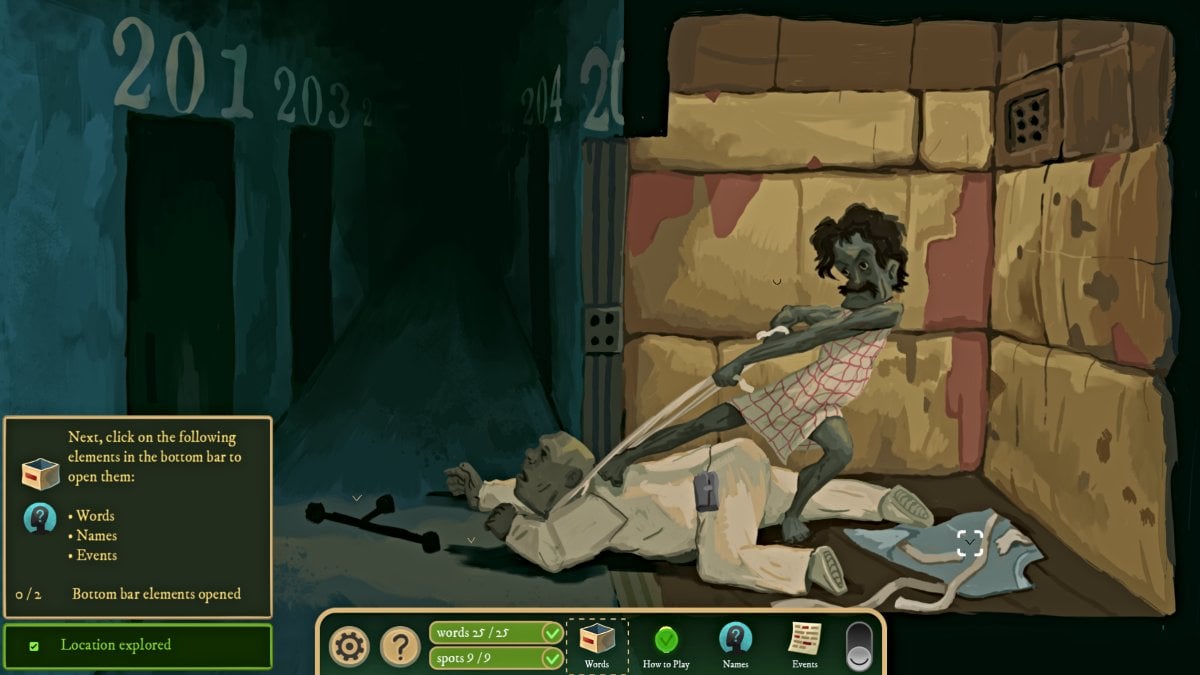The height and width of the screenshot is (675, 1200).
Task: Open the gear settings menu
Action: click(x=349, y=647)
